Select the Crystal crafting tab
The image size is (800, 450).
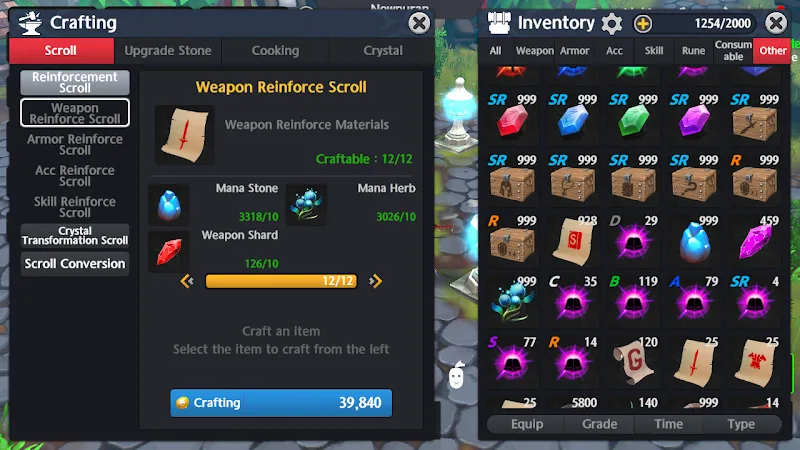pos(383,50)
